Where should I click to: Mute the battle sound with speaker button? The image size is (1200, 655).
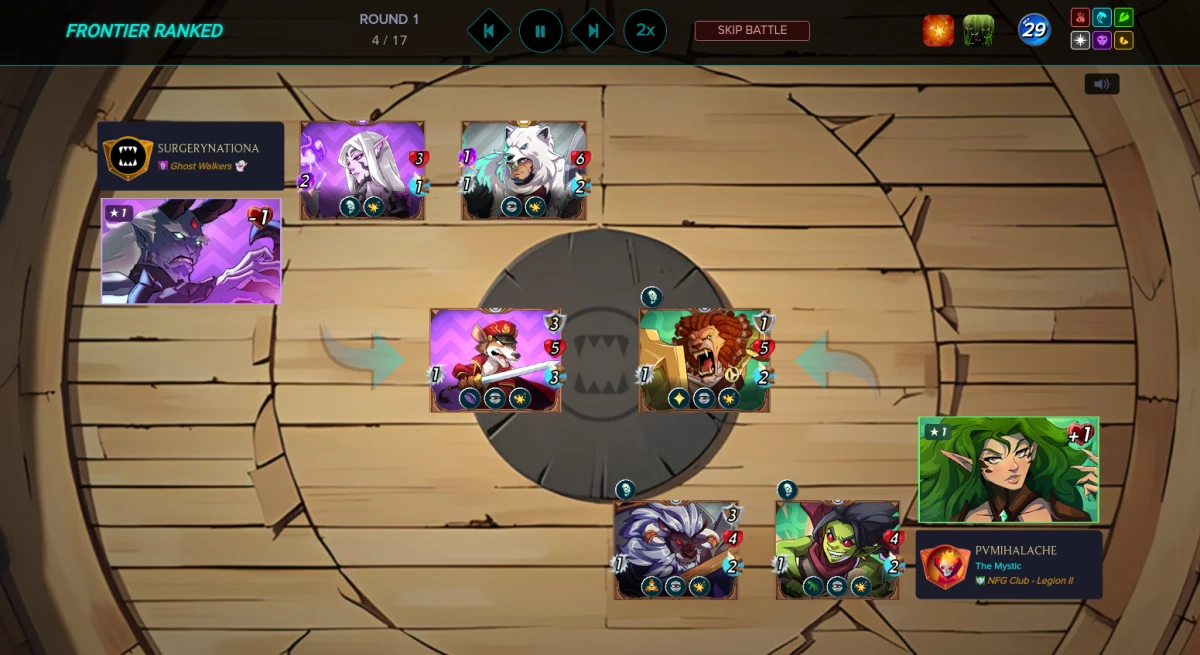(x=1102, y=84)
